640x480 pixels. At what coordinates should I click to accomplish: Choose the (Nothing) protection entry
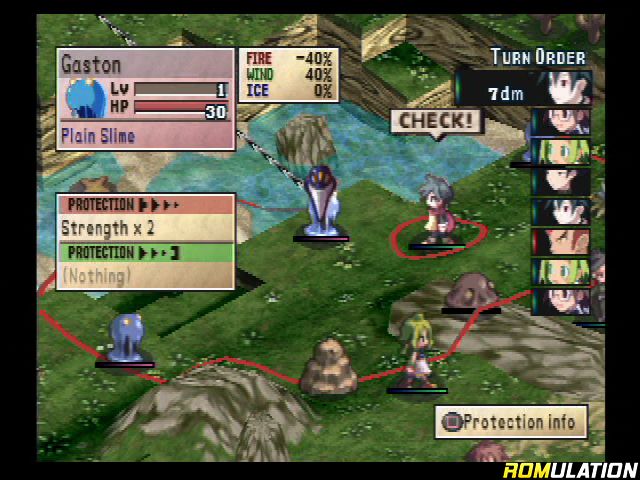coord(145,275)
